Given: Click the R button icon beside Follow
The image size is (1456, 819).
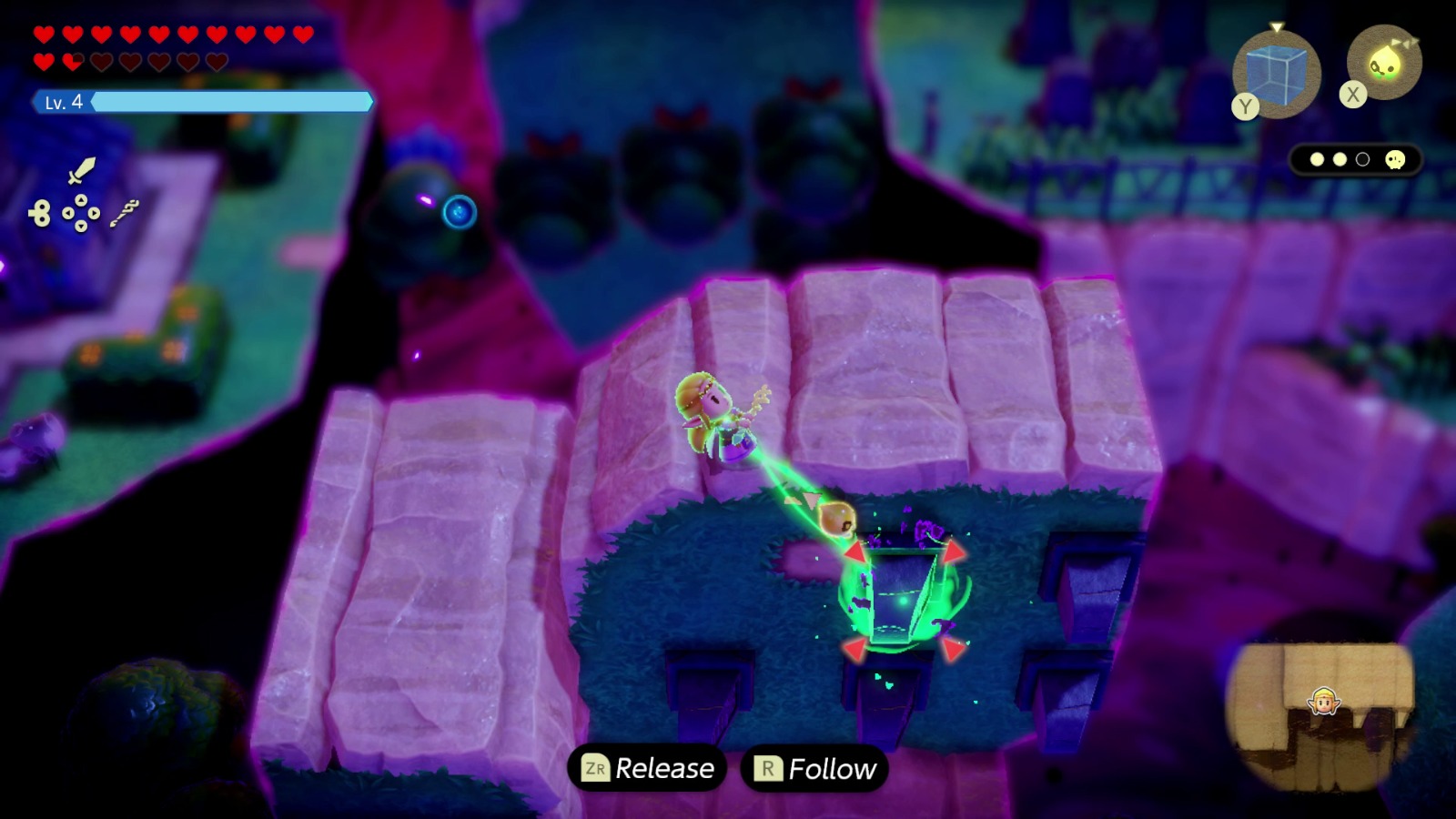Looking at the screenshot, I should (767, 767).
